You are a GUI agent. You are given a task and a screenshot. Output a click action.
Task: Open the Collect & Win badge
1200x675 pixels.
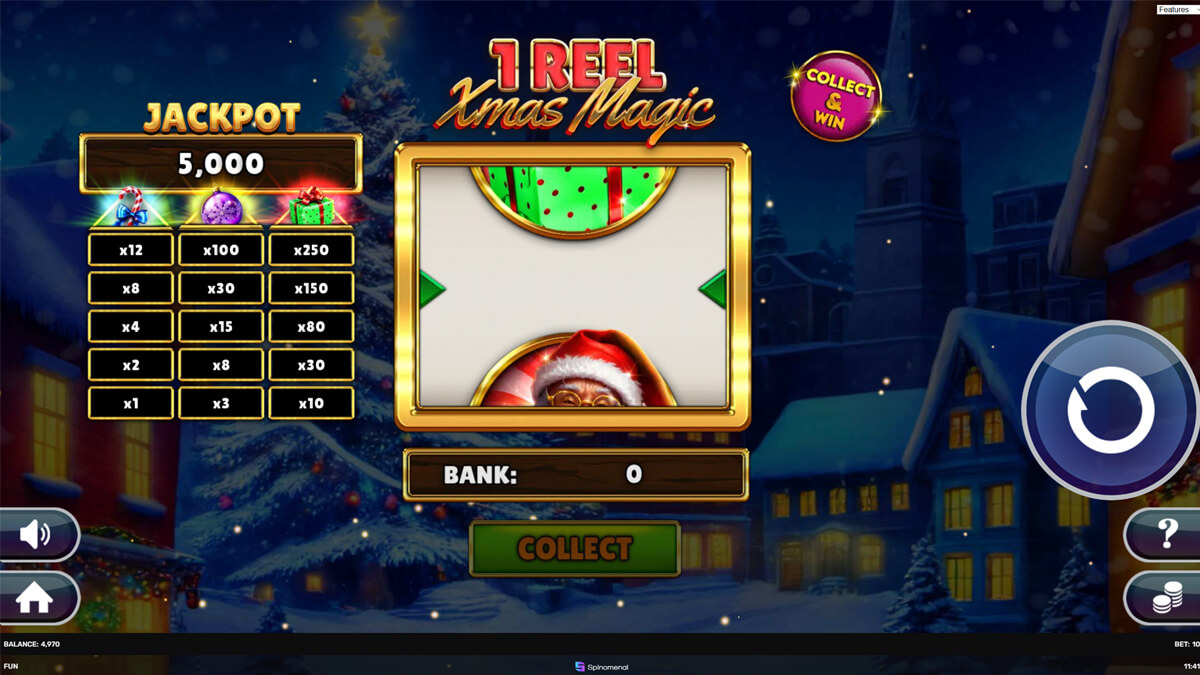coord(836,96)
